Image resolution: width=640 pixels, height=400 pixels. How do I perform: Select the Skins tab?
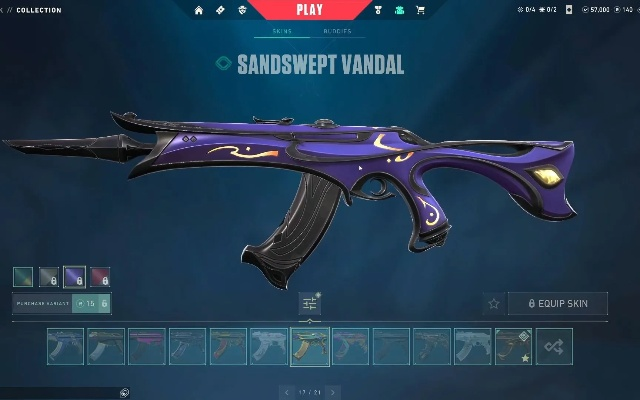[x=282, y=31]
